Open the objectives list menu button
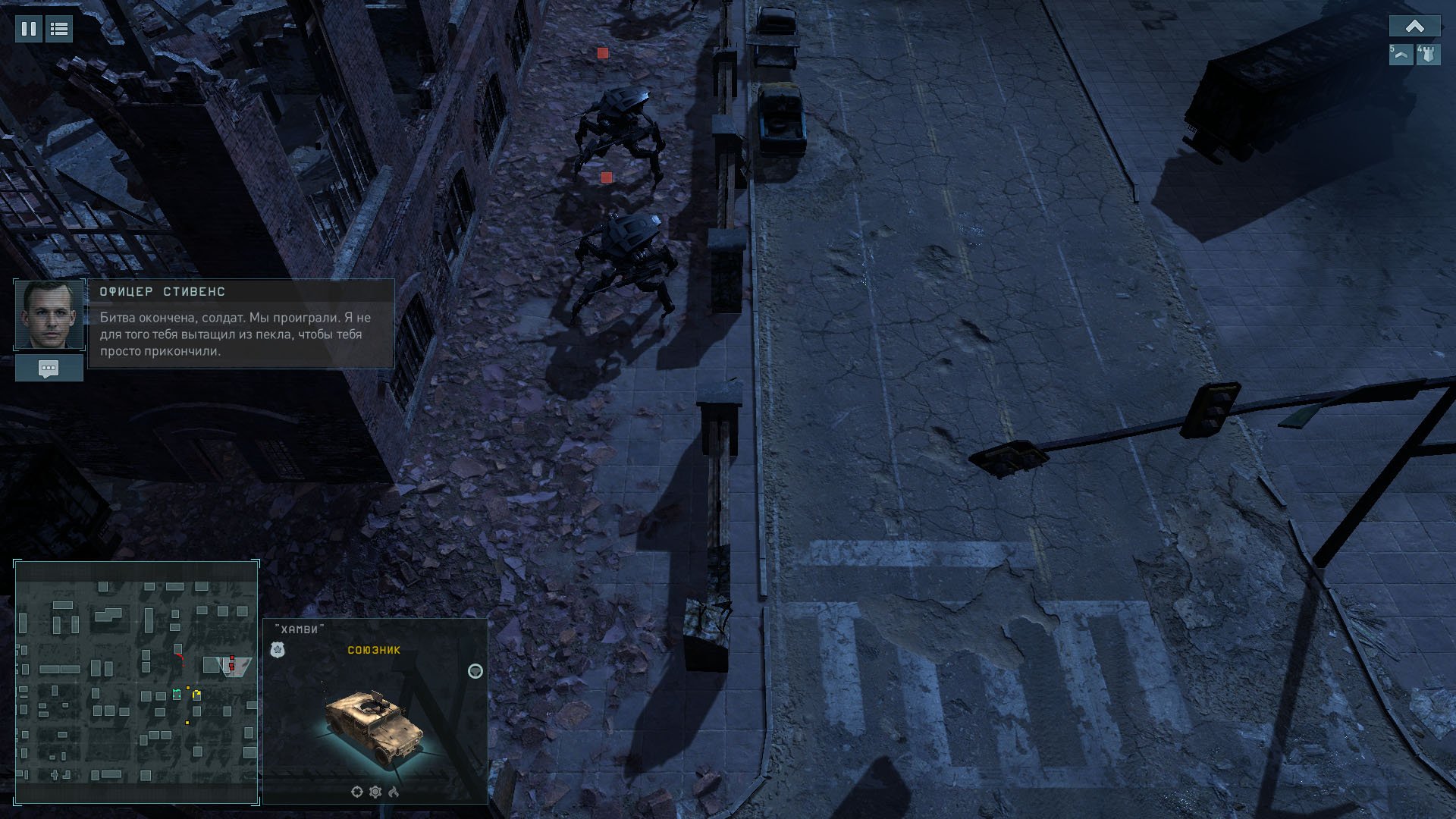 point(59,30)
